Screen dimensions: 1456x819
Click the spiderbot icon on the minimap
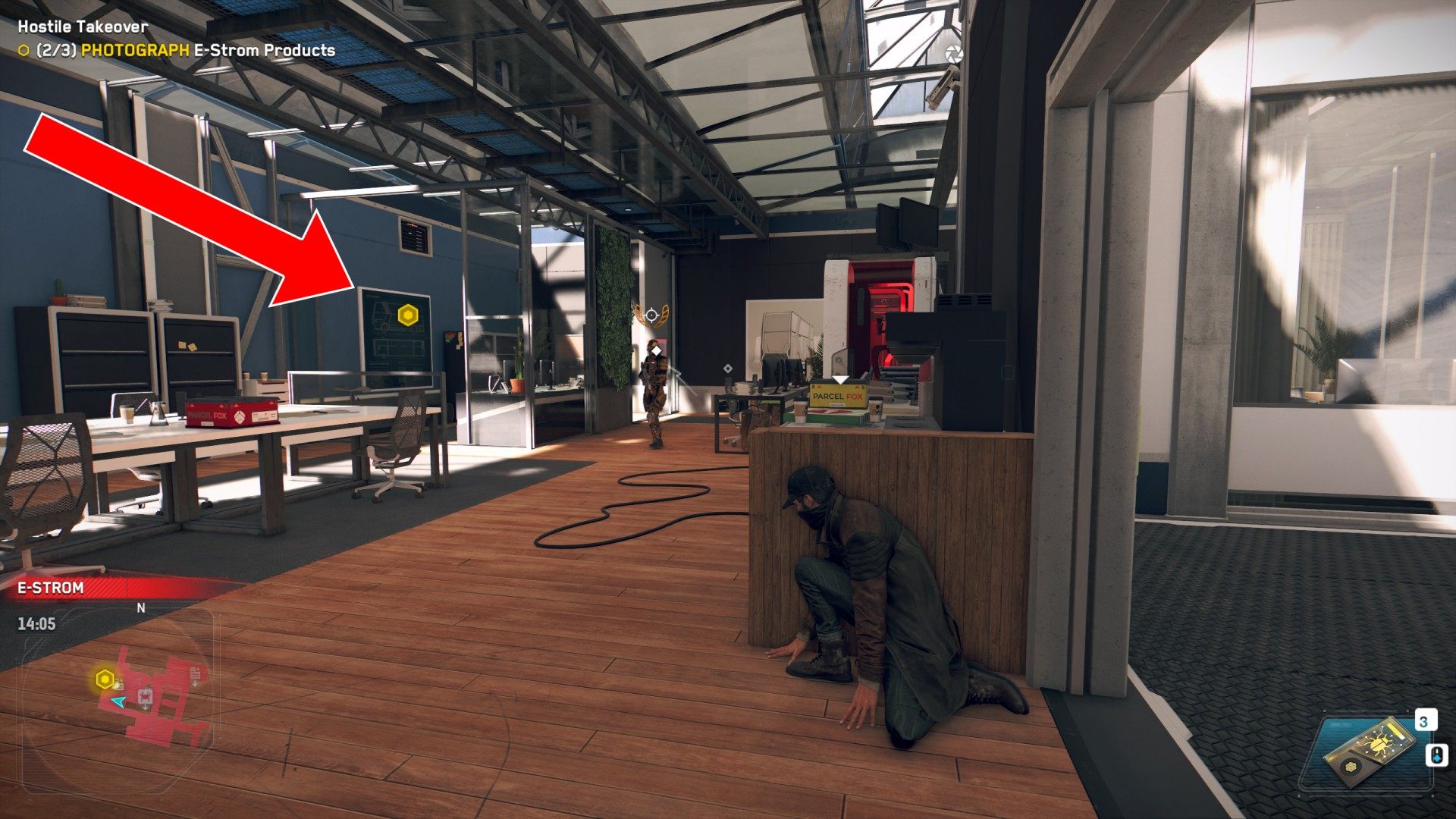145,696
